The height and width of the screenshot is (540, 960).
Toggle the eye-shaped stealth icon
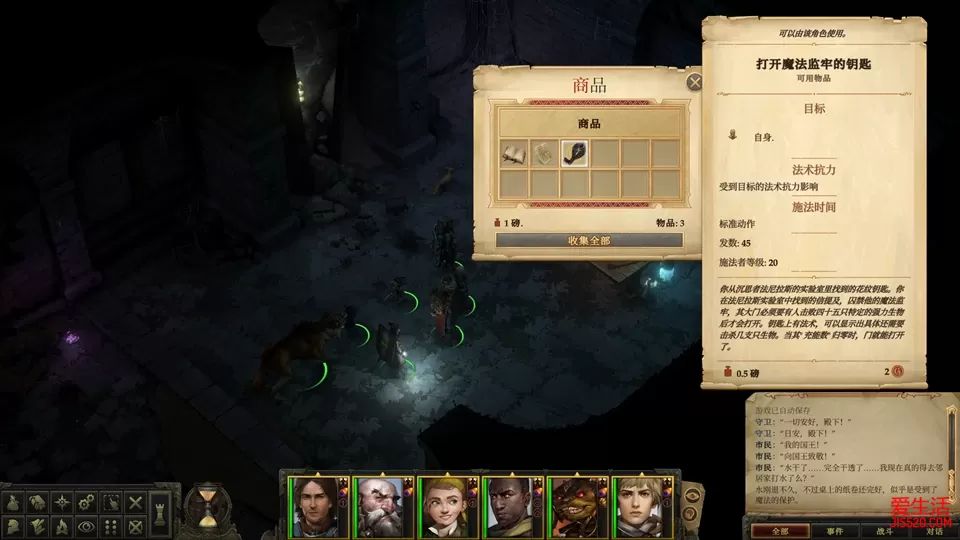pyautogui.click(x=87, y=525)
